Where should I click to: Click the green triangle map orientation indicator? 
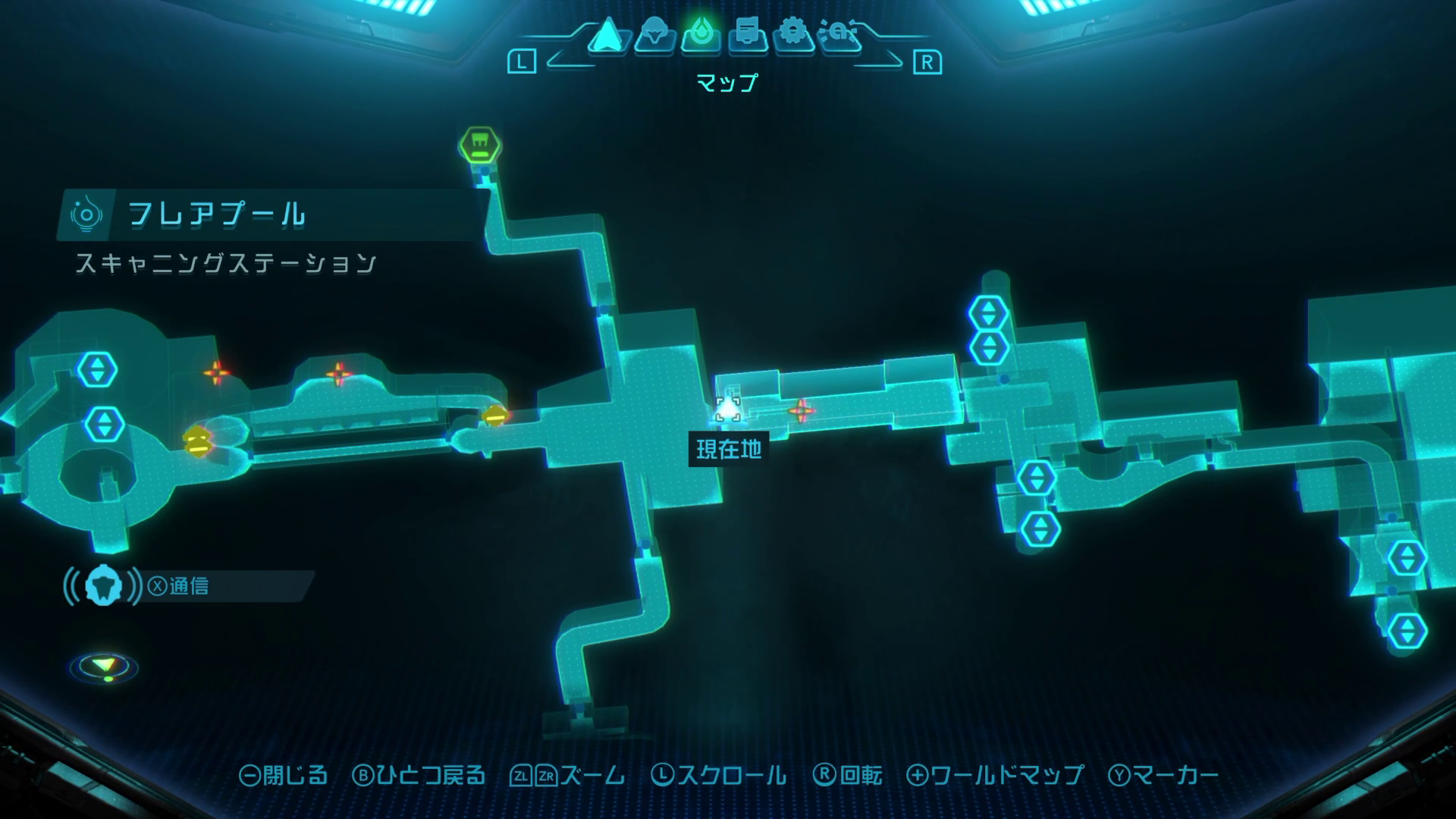[104, 667]
